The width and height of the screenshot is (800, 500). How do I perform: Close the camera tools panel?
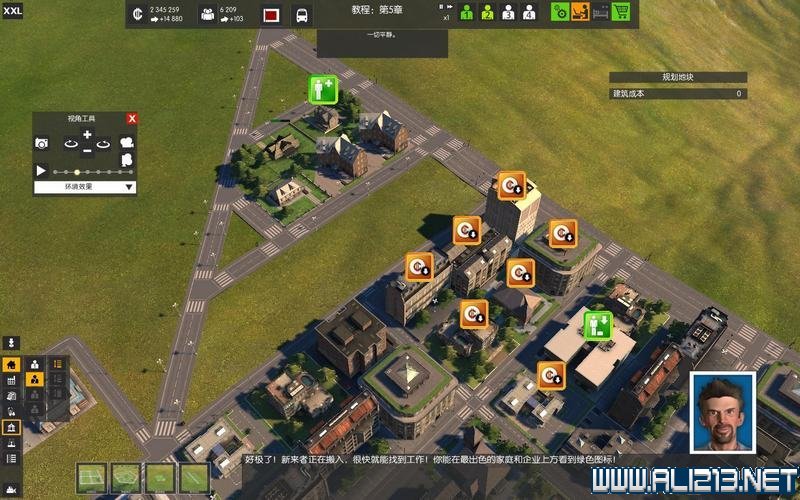pyautogui.click(x=132, y=118)
